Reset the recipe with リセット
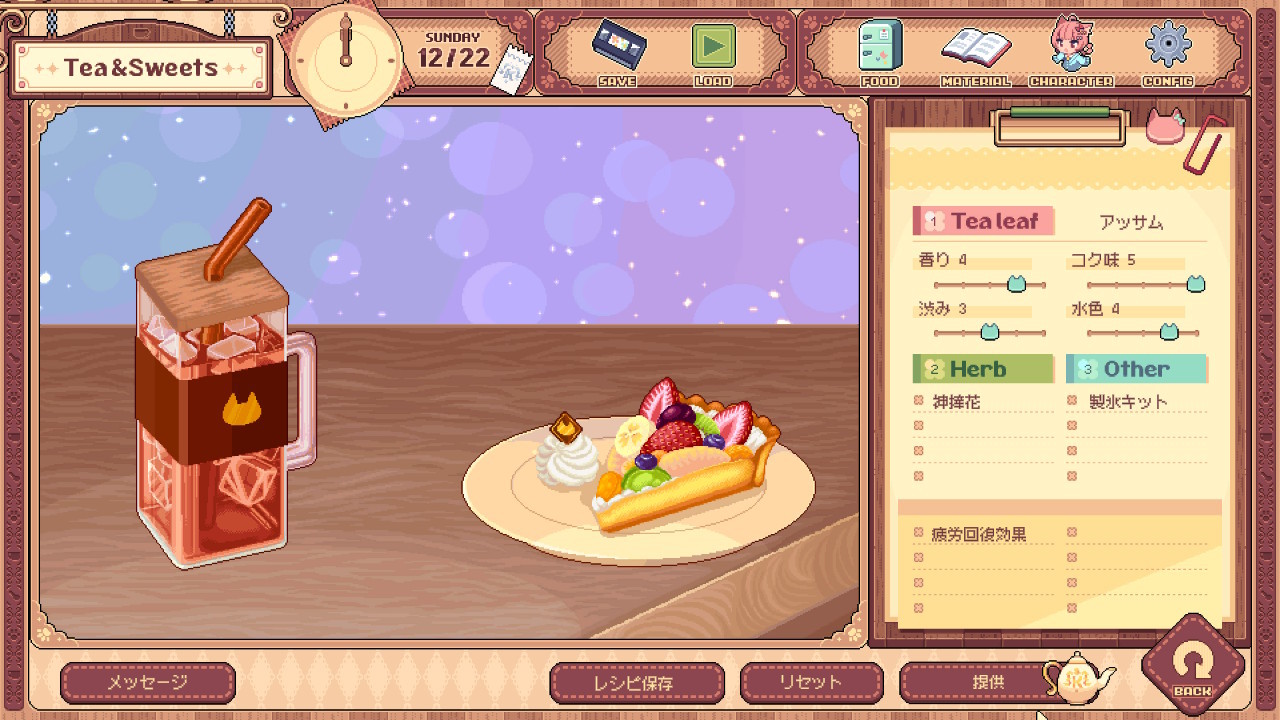Image resolution: width=1280 pixels, height=720 pixels. click(811, 683)
